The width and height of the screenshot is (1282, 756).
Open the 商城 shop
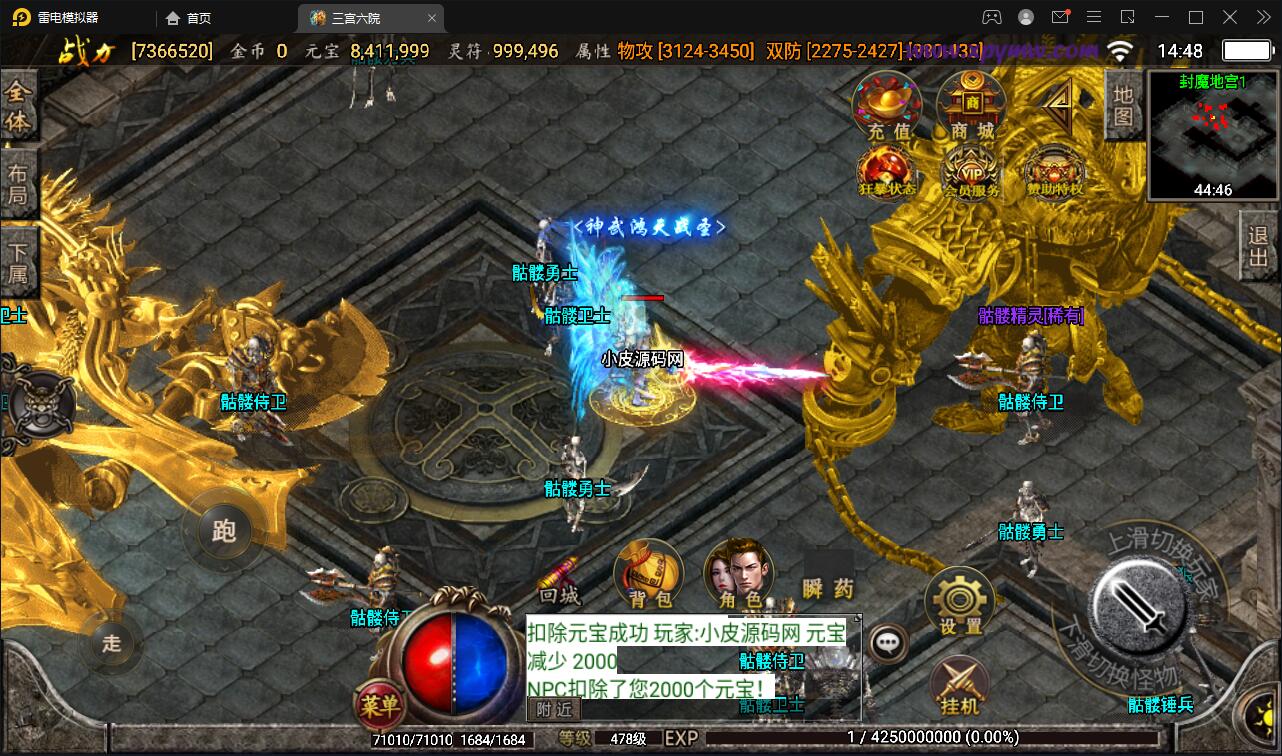point(971,107)
